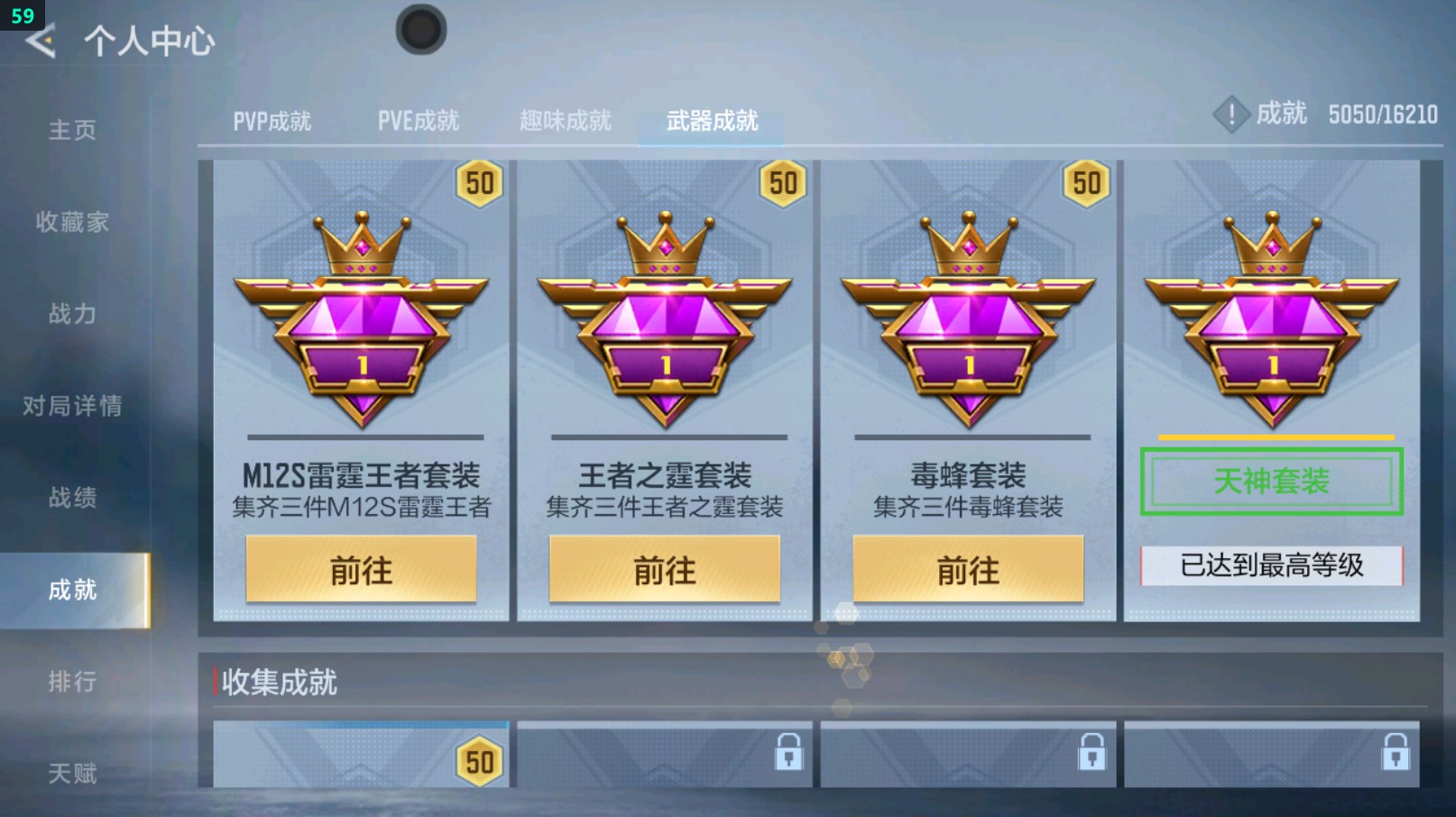Tap the locked collection achievement padlock
This screenshot has height=817, width=1456.
click(788, 753)
